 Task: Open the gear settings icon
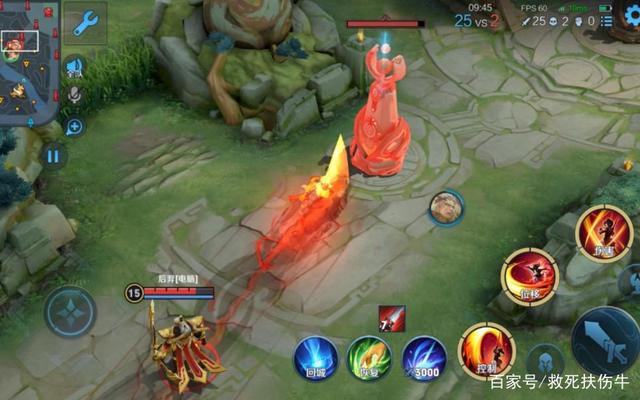[630, 19]
